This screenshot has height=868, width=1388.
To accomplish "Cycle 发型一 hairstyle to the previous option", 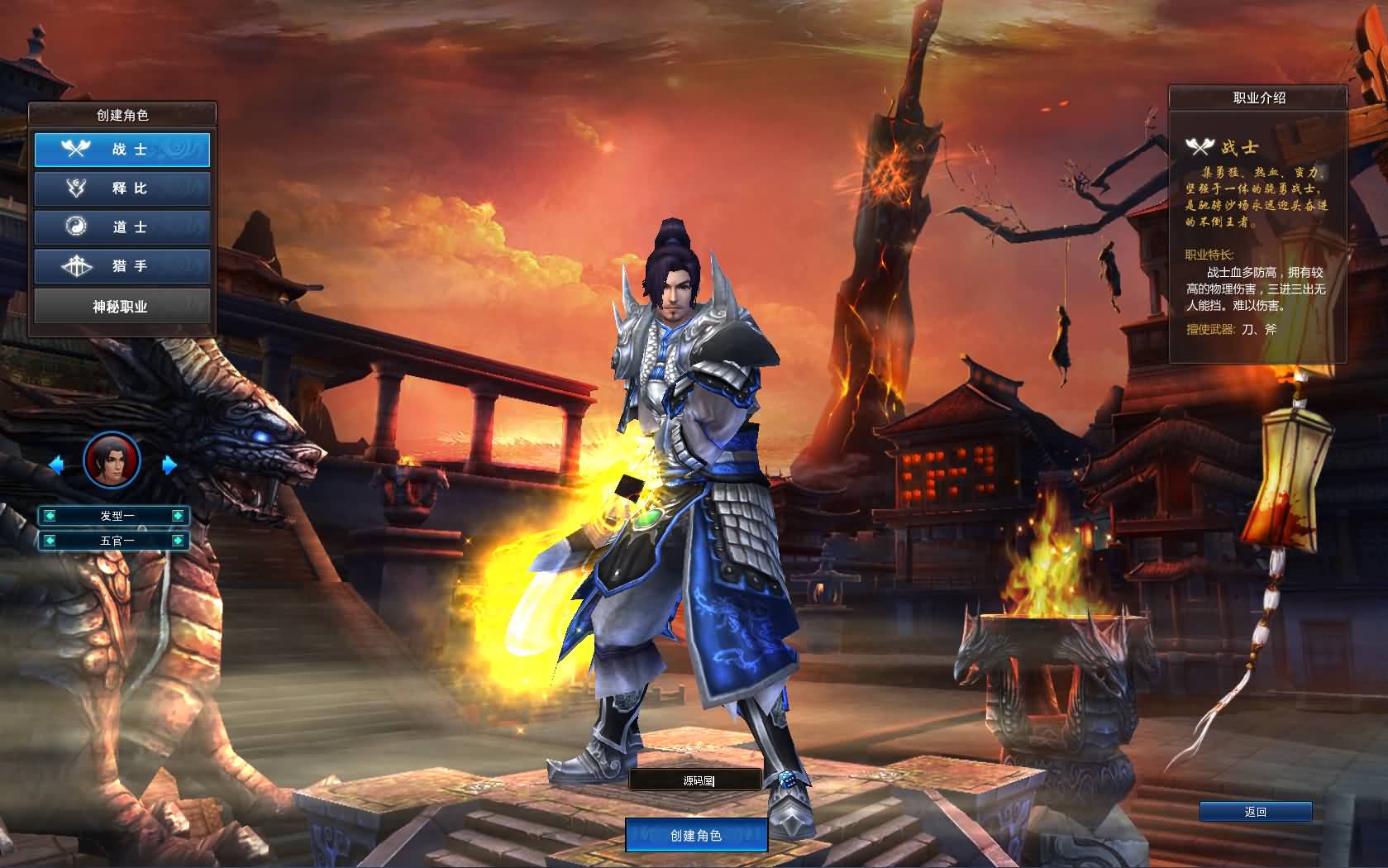I will click(x=50, y=516).
